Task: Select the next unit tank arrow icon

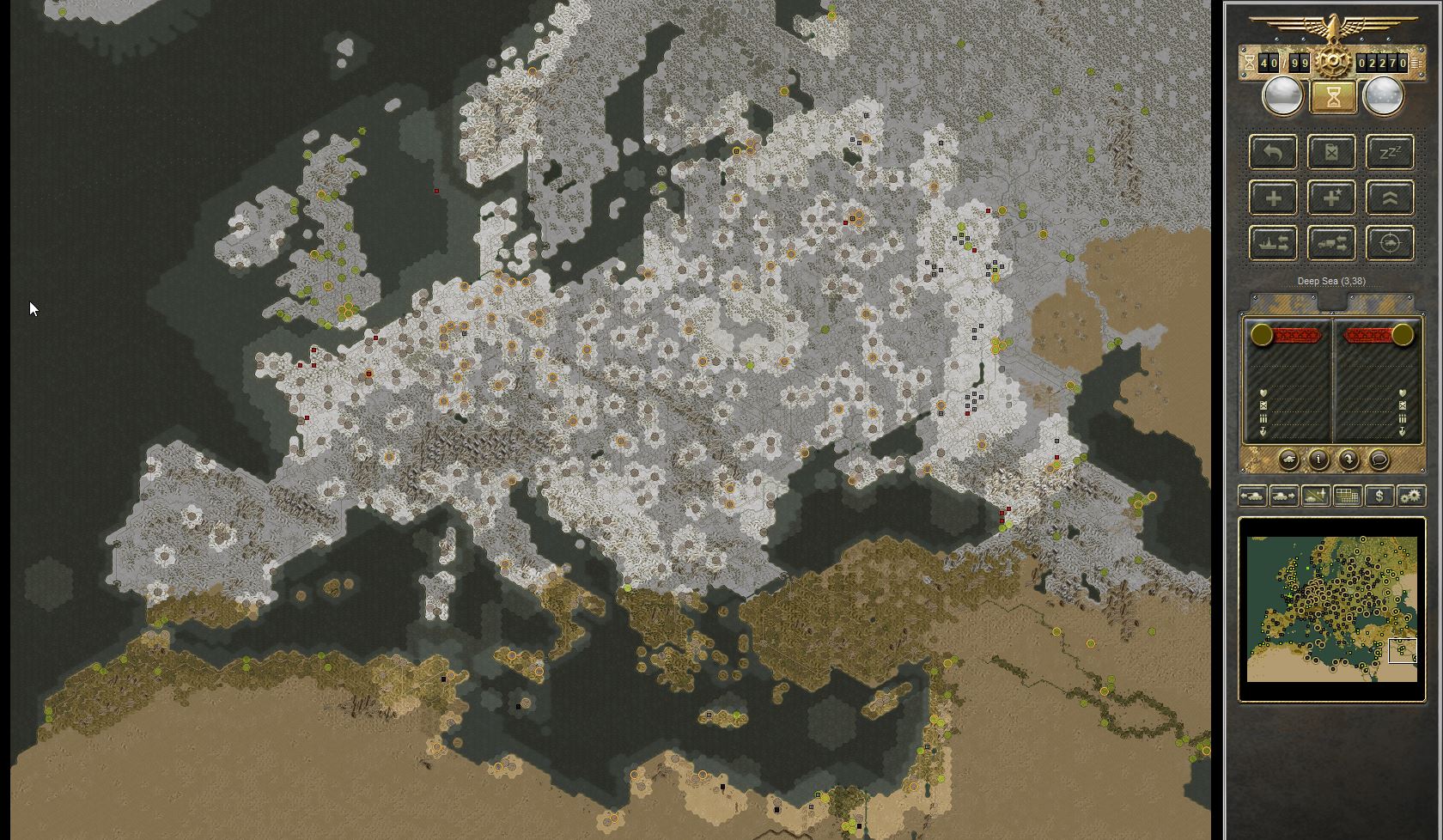Action: click(x=1283, y=496)
